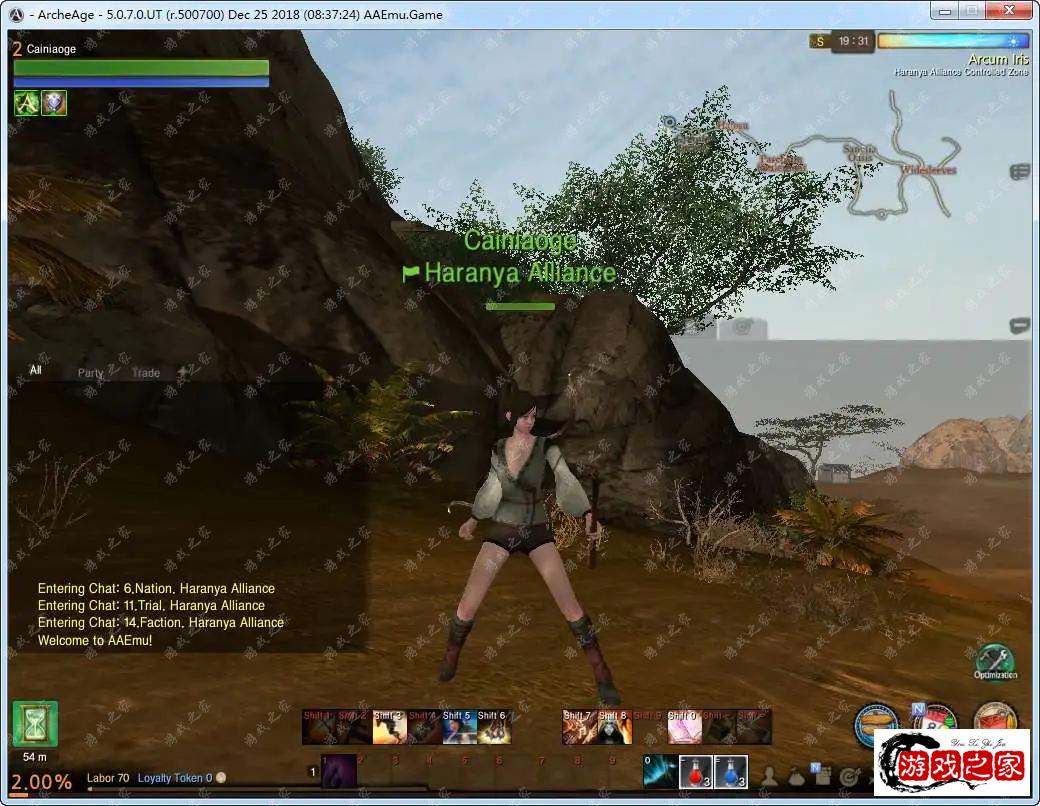Use the blue streak skill in slot 0
The image size is (1040, 806).
(660, 772)
